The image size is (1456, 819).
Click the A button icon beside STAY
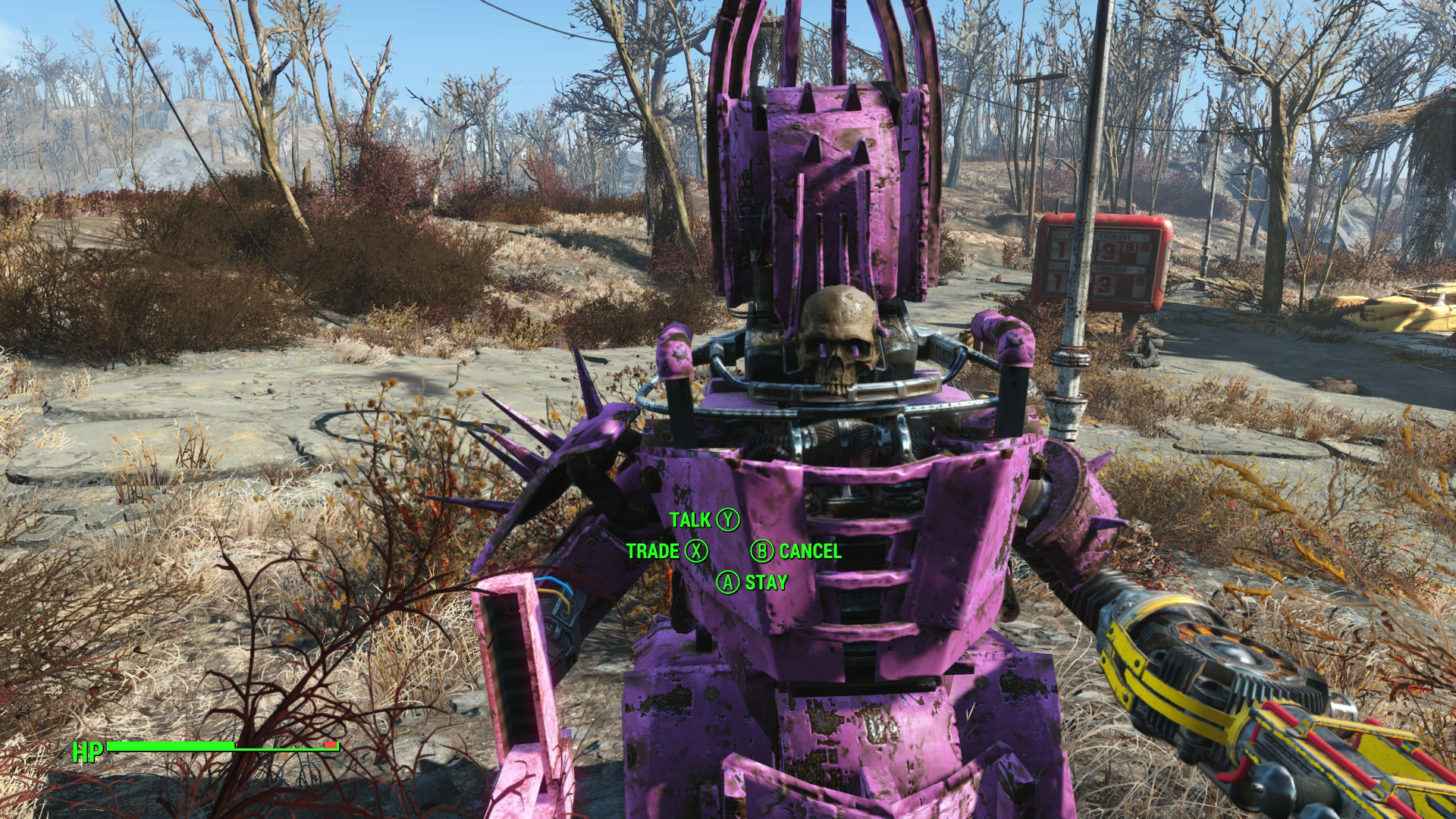click(x=730, y=583)
